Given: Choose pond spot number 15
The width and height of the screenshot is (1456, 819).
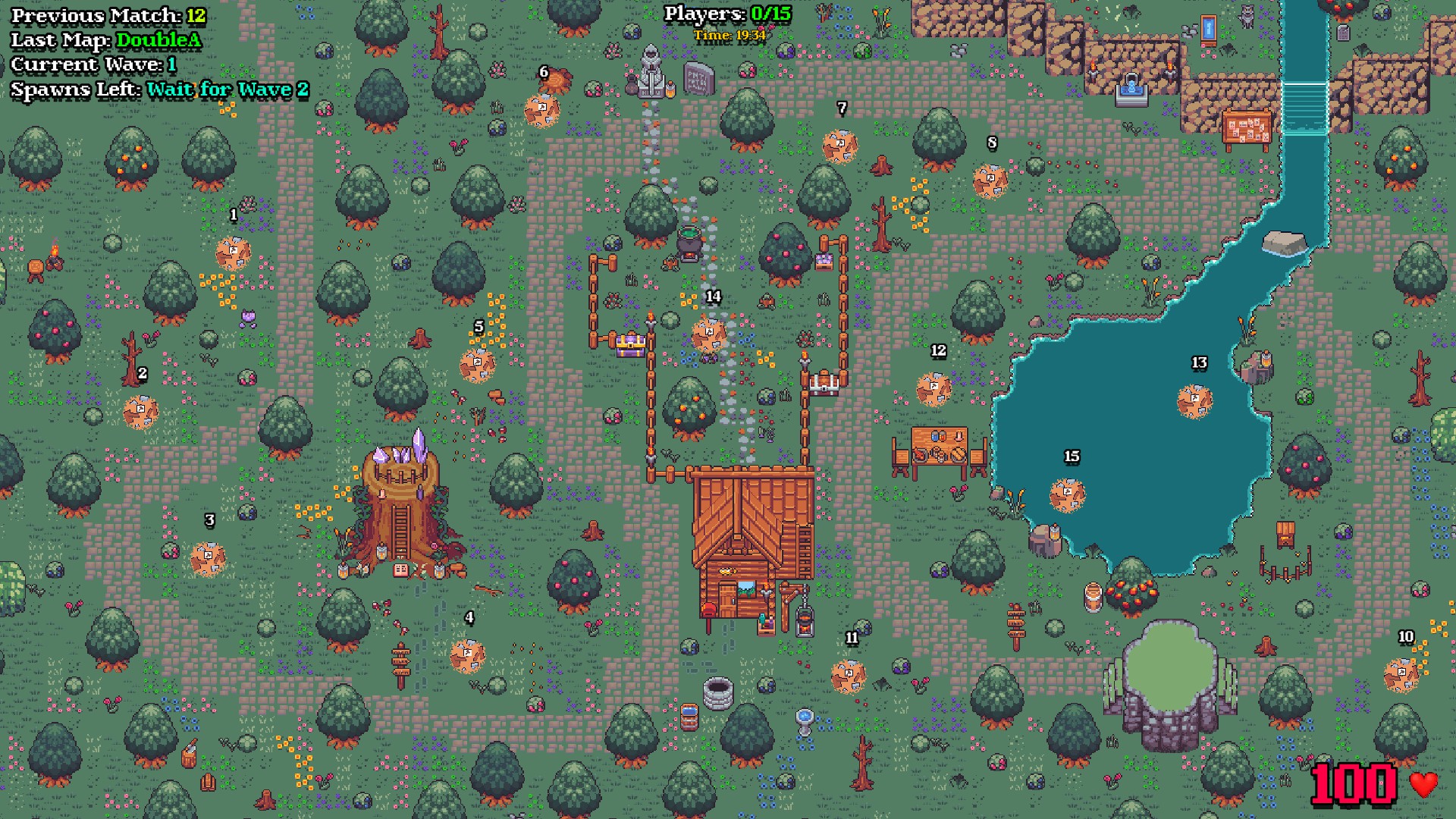Looking at the screenshot, I should click(x=1068, y=494).
